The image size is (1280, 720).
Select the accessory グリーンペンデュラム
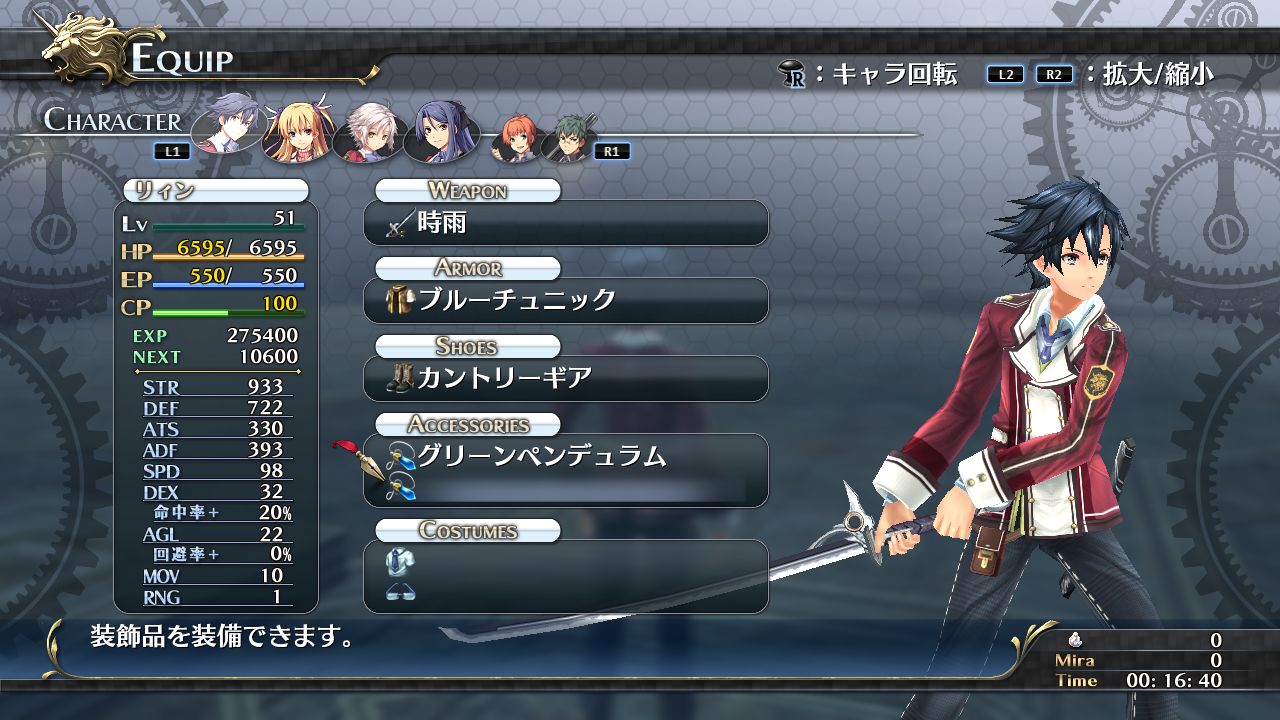pyautogui.click(x=566, y=456)
